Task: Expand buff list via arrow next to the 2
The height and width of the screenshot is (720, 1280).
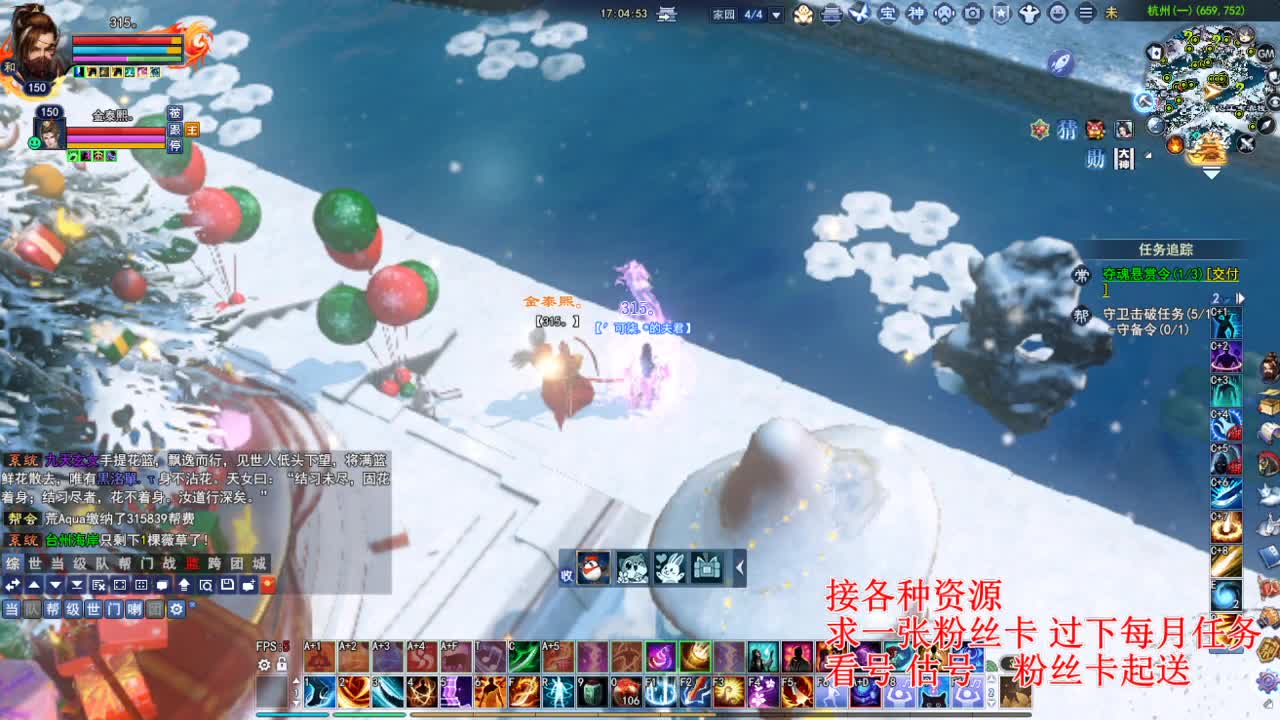Action: 1241,298
